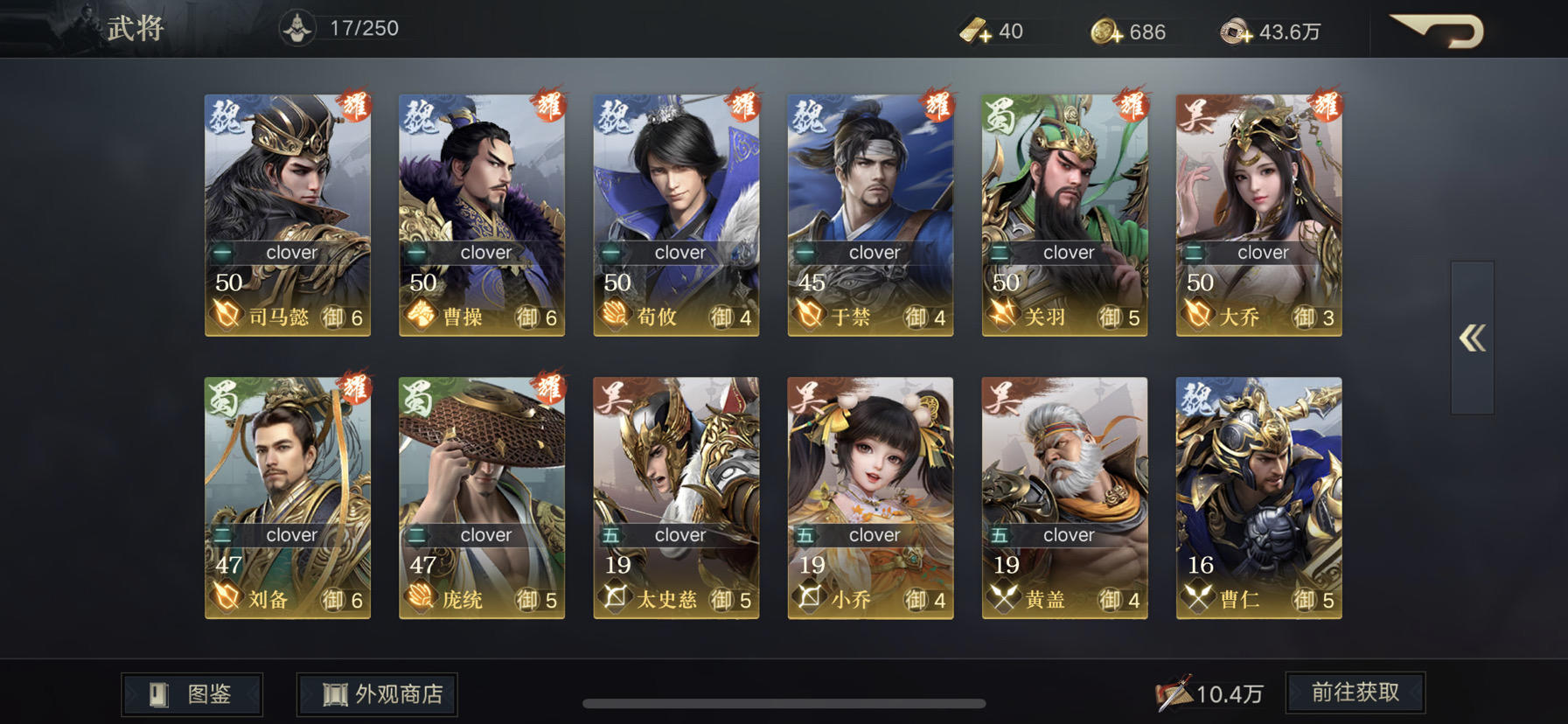
Task: Tap the gold coin icon showing 686
Action: coord(1100,31)
